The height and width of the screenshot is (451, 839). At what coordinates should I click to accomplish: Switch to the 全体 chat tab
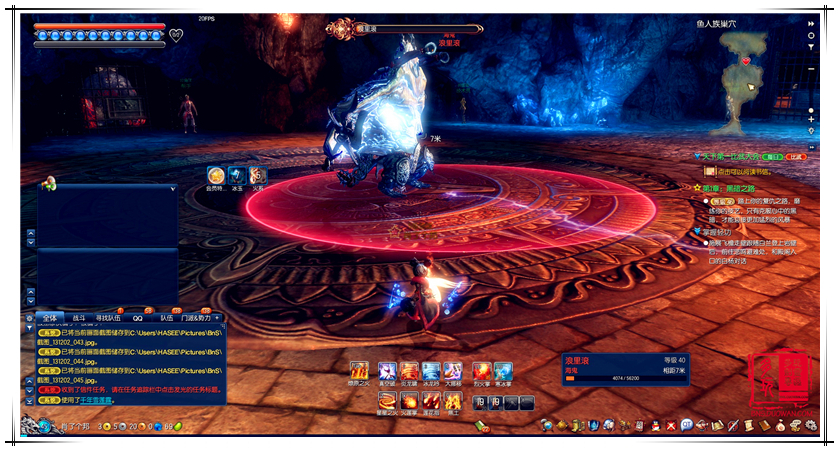pos(50,318)
